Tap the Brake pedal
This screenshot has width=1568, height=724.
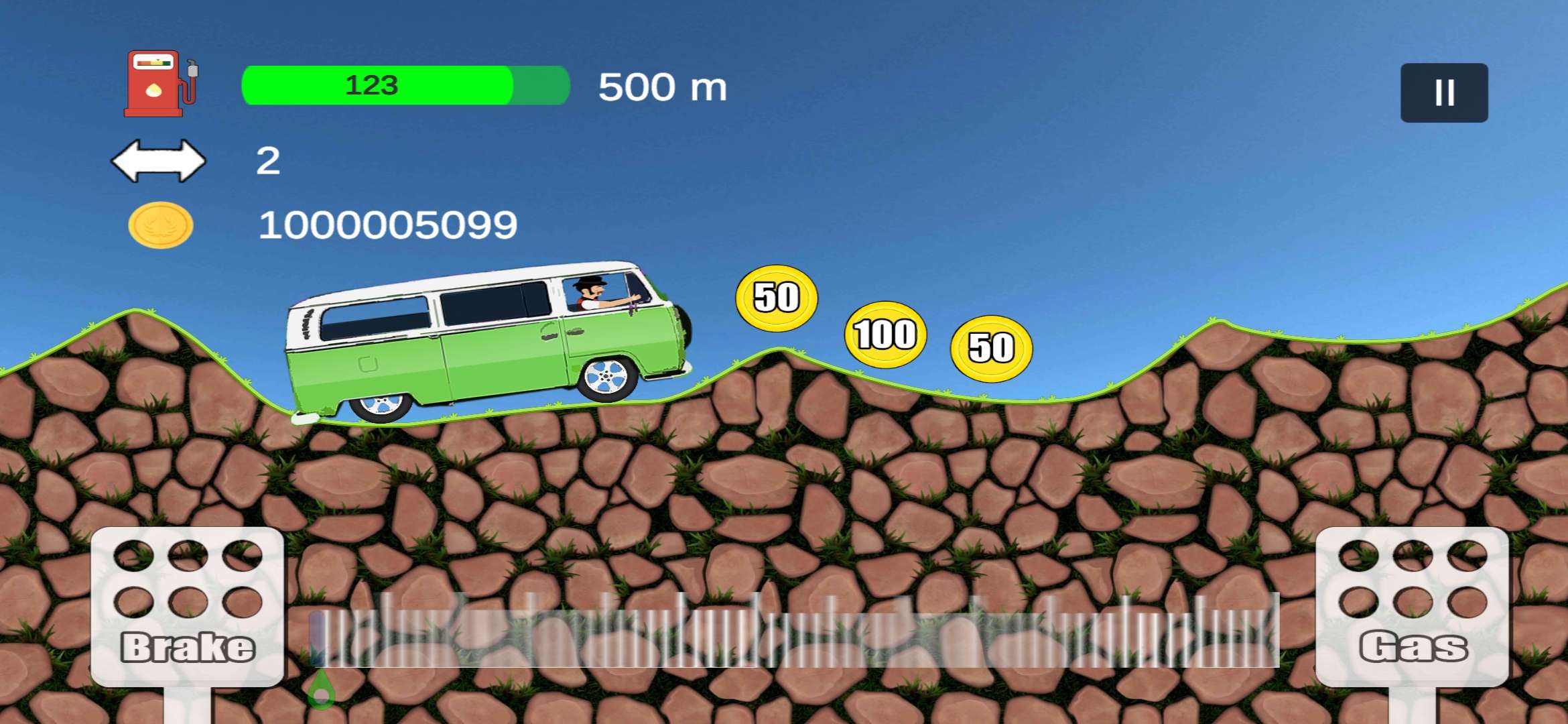187,606
